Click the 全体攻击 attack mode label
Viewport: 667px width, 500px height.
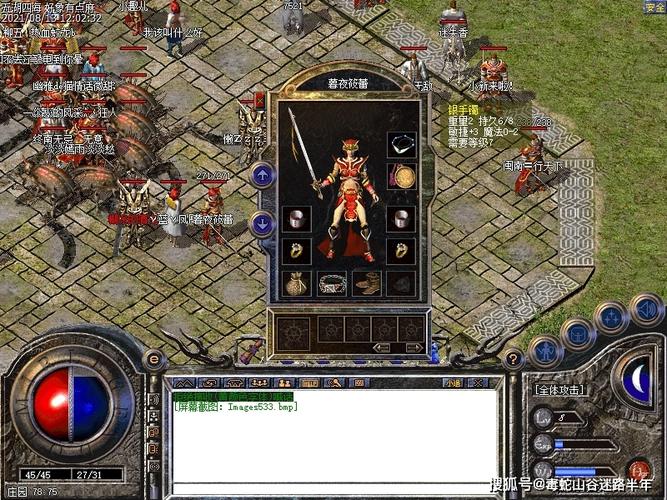click(561, 389)
